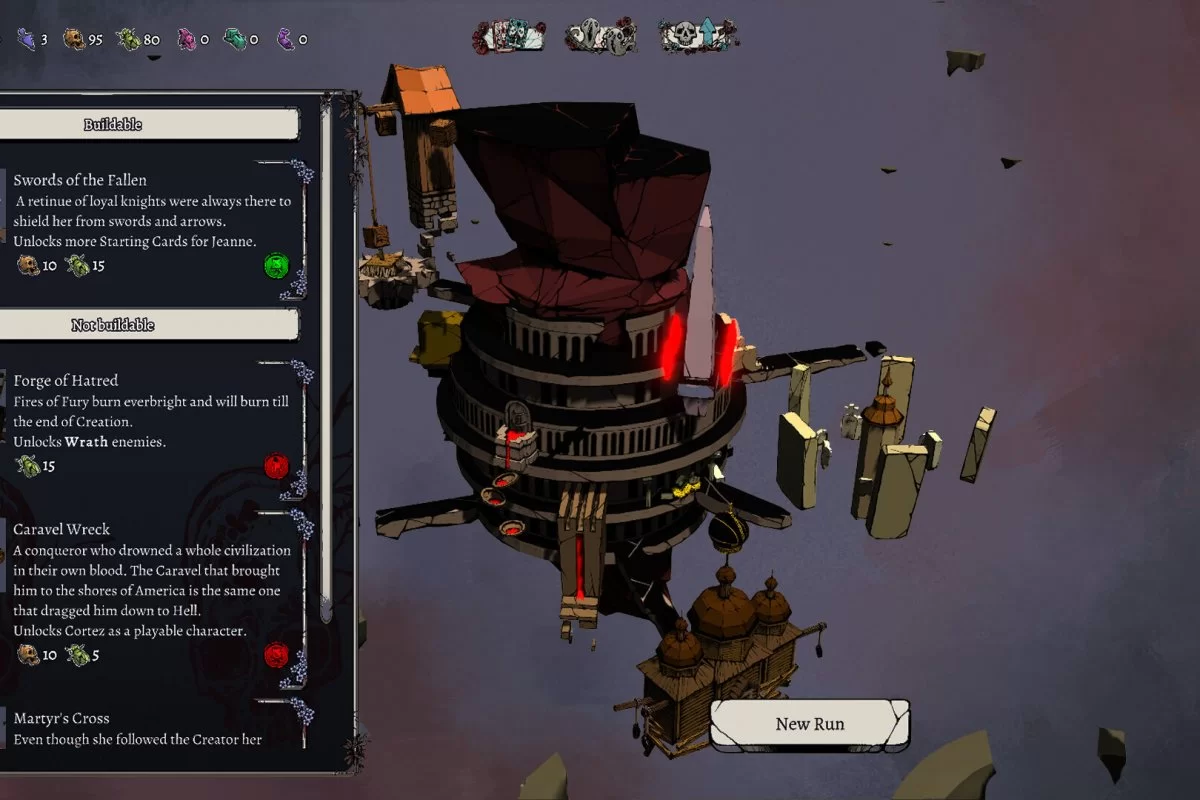Viewport: 1200px width, 800px height.
Task: Open the cards icon at top
Action: 510,37
